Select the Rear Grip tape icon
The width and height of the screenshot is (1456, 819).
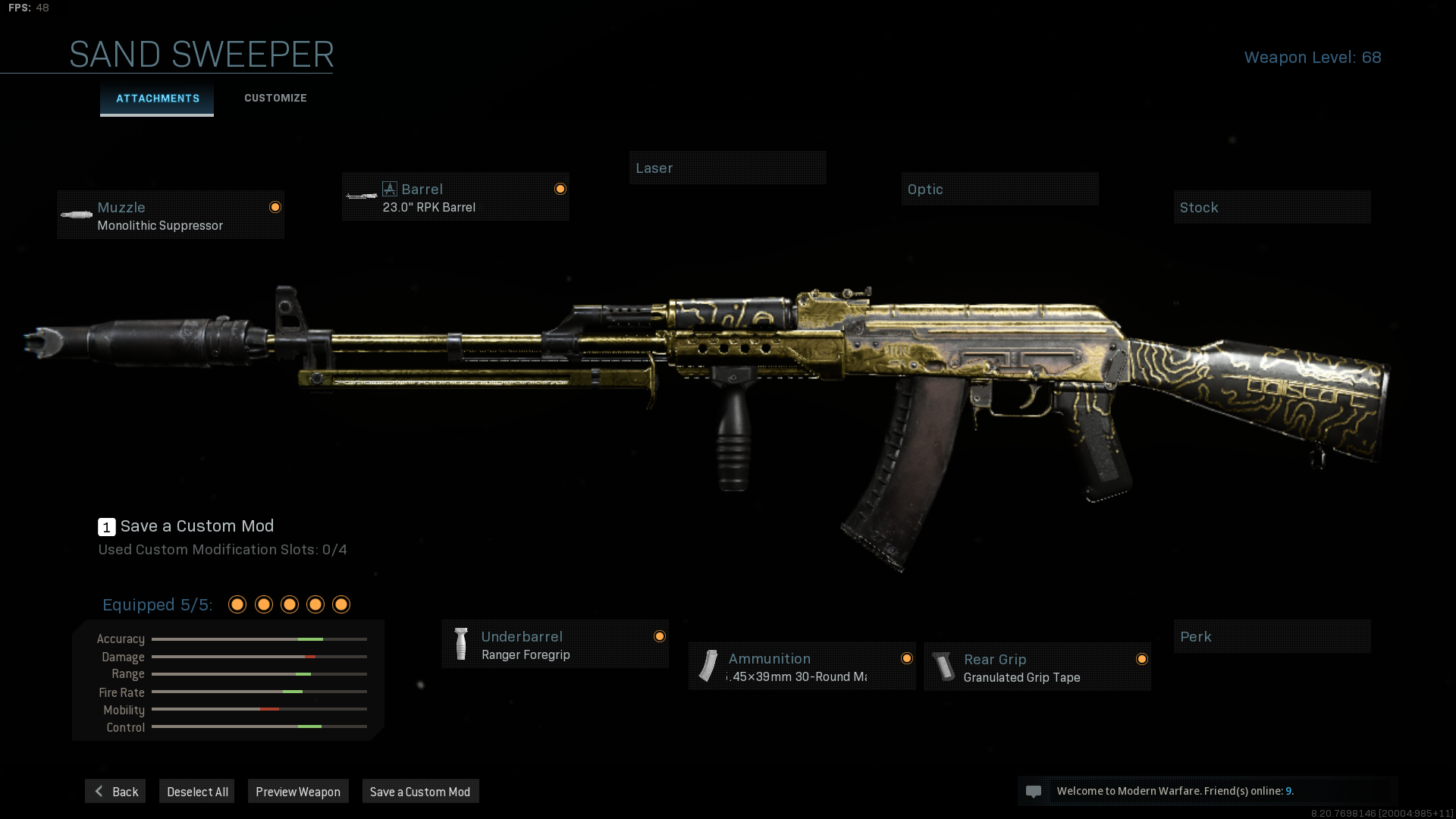[x=943, y=667]
